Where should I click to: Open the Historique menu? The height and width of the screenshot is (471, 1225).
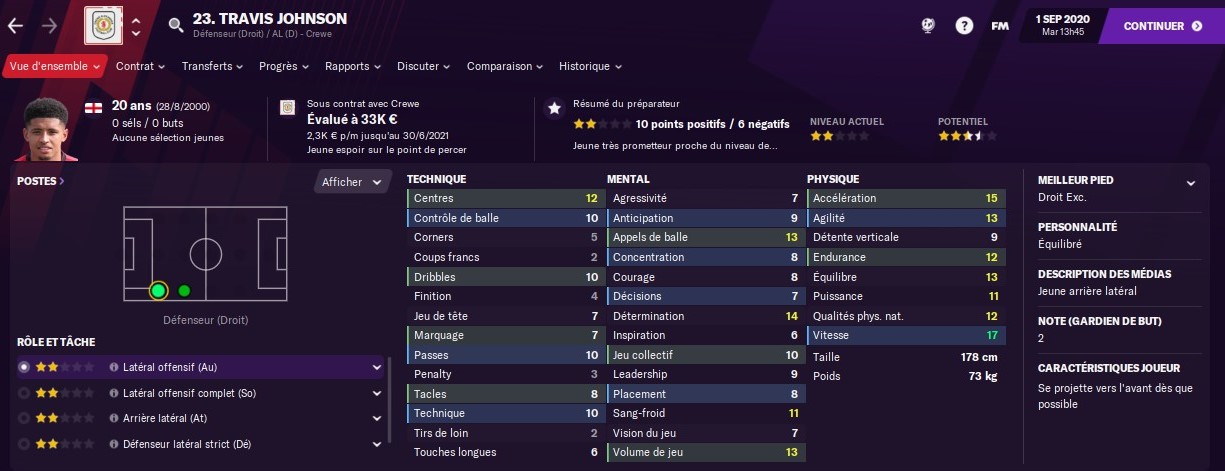590,66
